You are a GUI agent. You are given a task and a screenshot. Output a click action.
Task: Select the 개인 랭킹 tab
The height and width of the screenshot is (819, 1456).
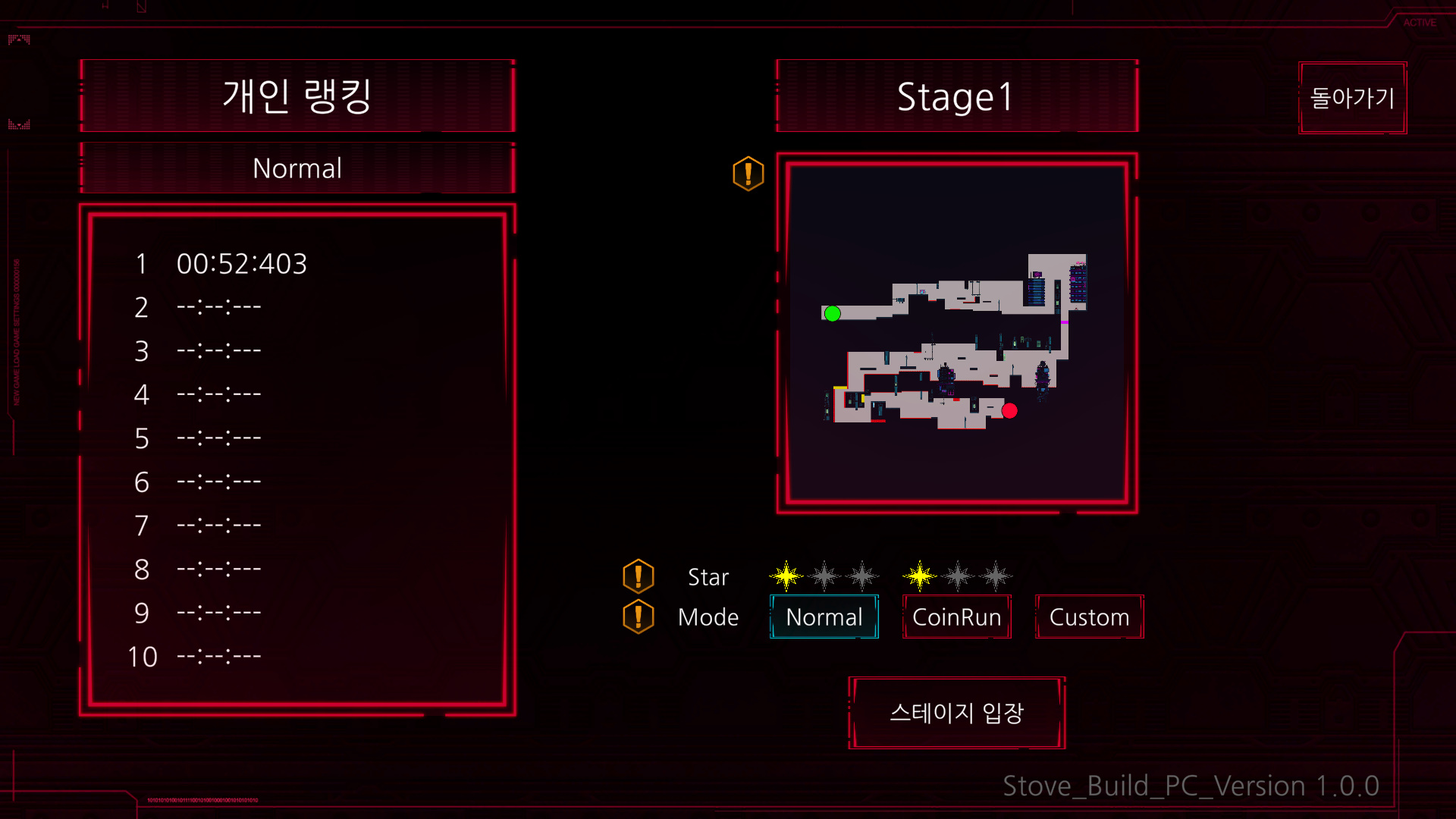pos(297,96)
